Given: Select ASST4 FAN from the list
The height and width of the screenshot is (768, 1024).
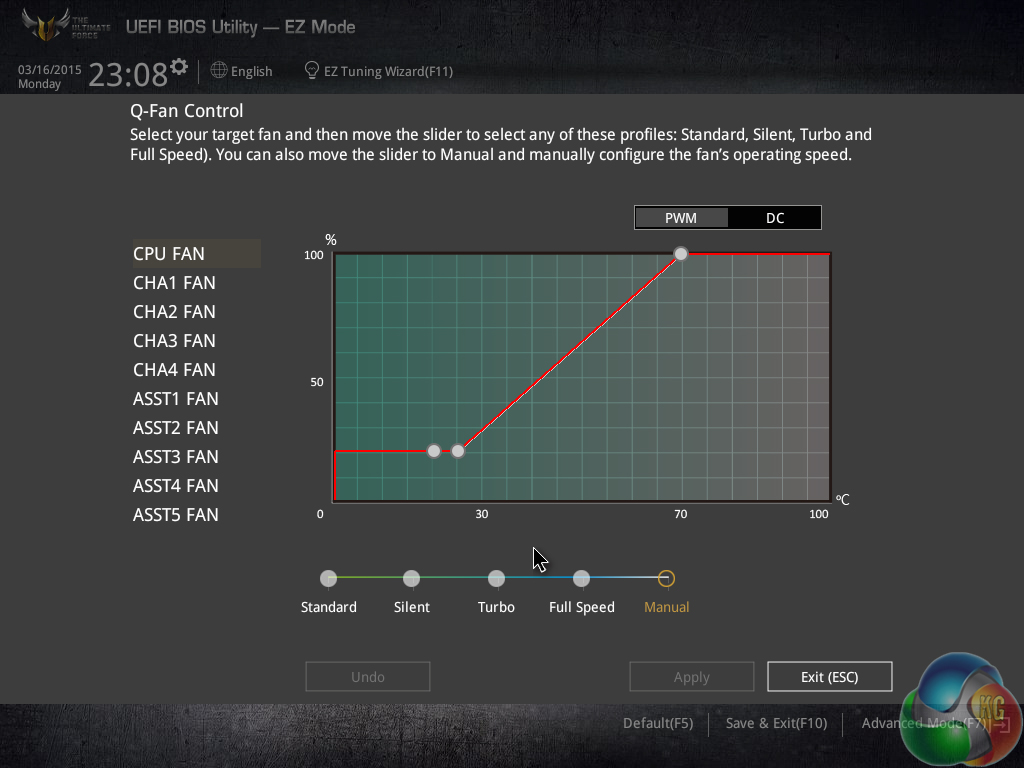Looking at the screenshot, I should (x=175, y=486).
